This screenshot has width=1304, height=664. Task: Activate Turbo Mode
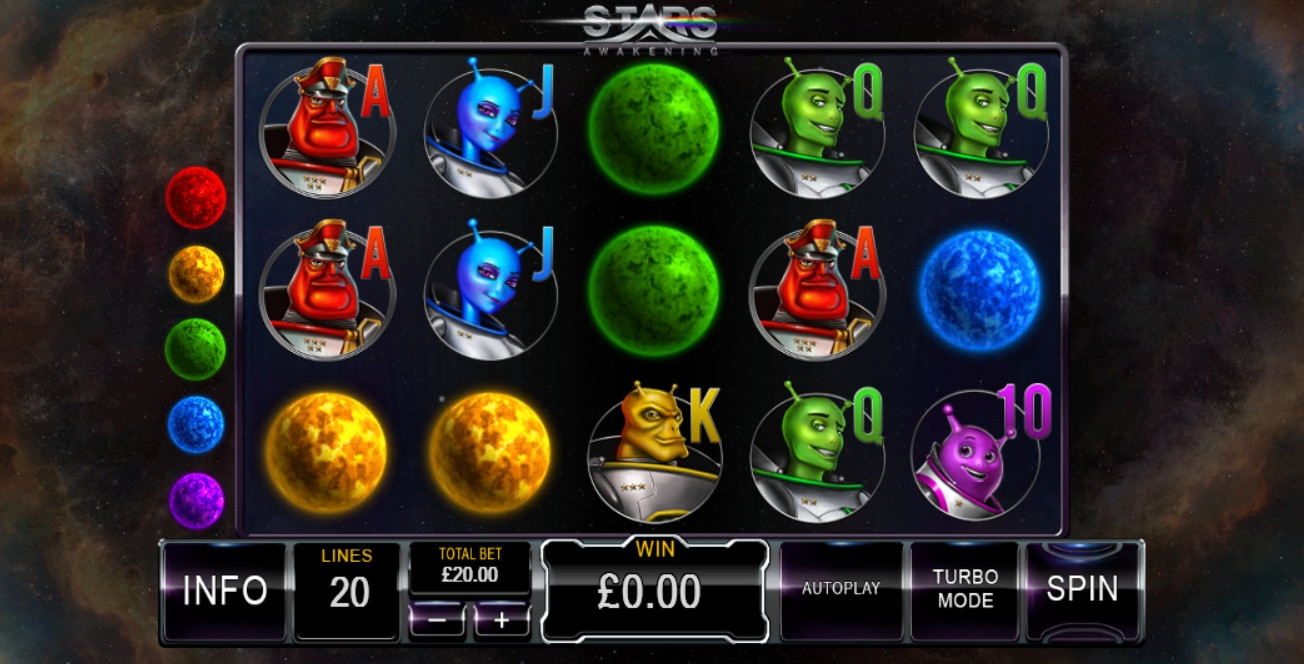pos(965,589)
